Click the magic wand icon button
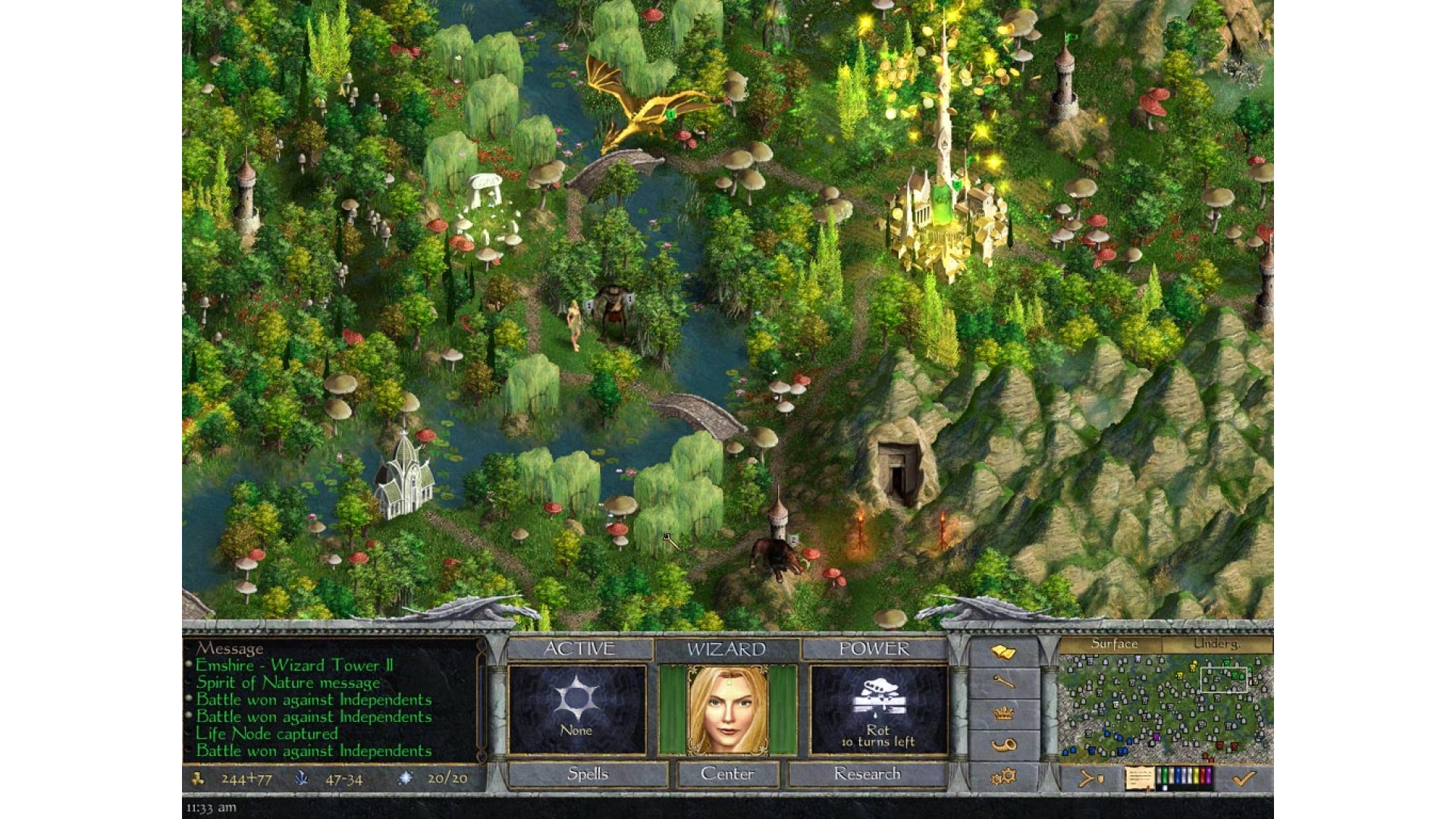This screenshot has width=1456, height=819. (1003, 682)
